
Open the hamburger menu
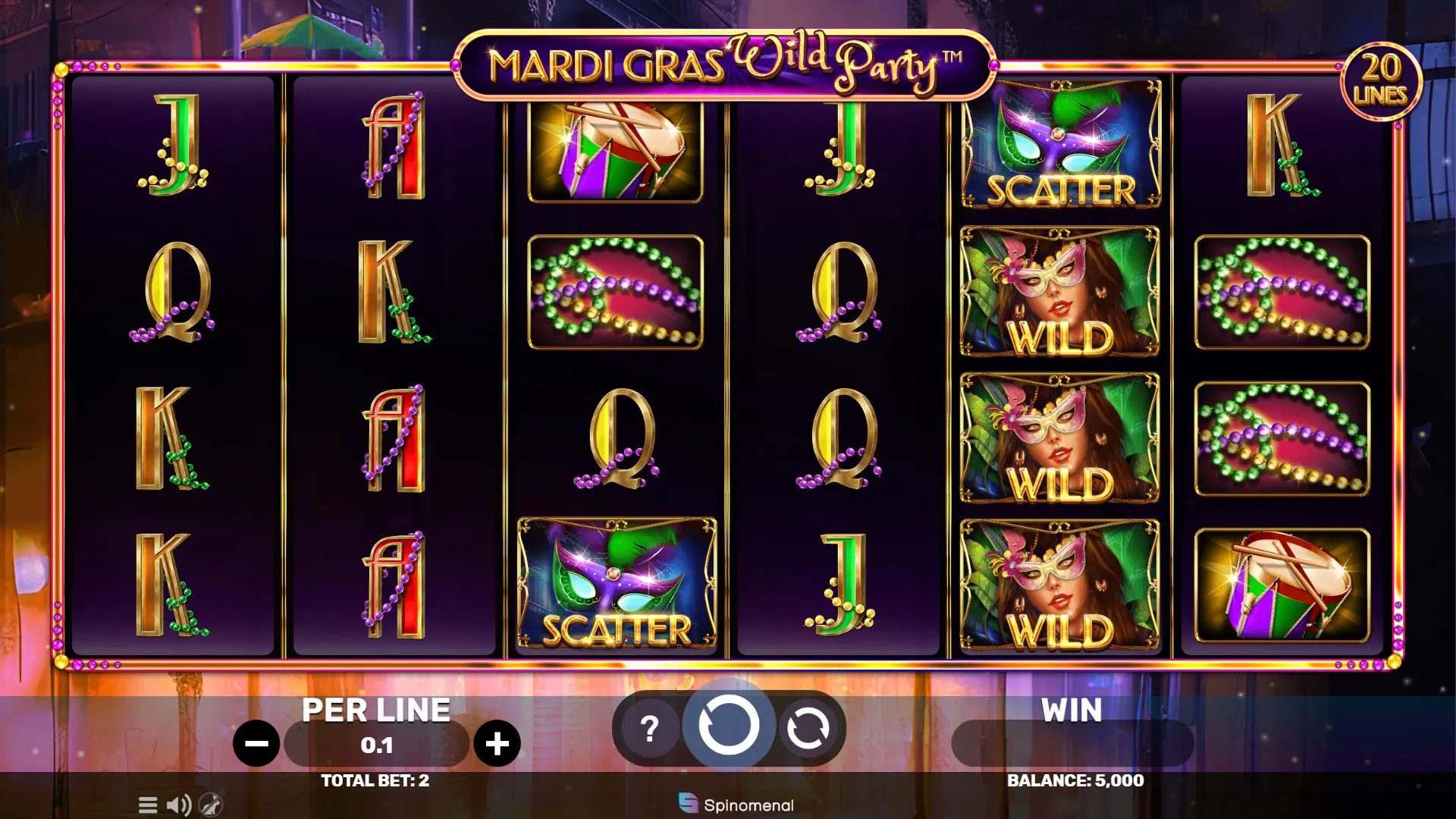[148, 805]
